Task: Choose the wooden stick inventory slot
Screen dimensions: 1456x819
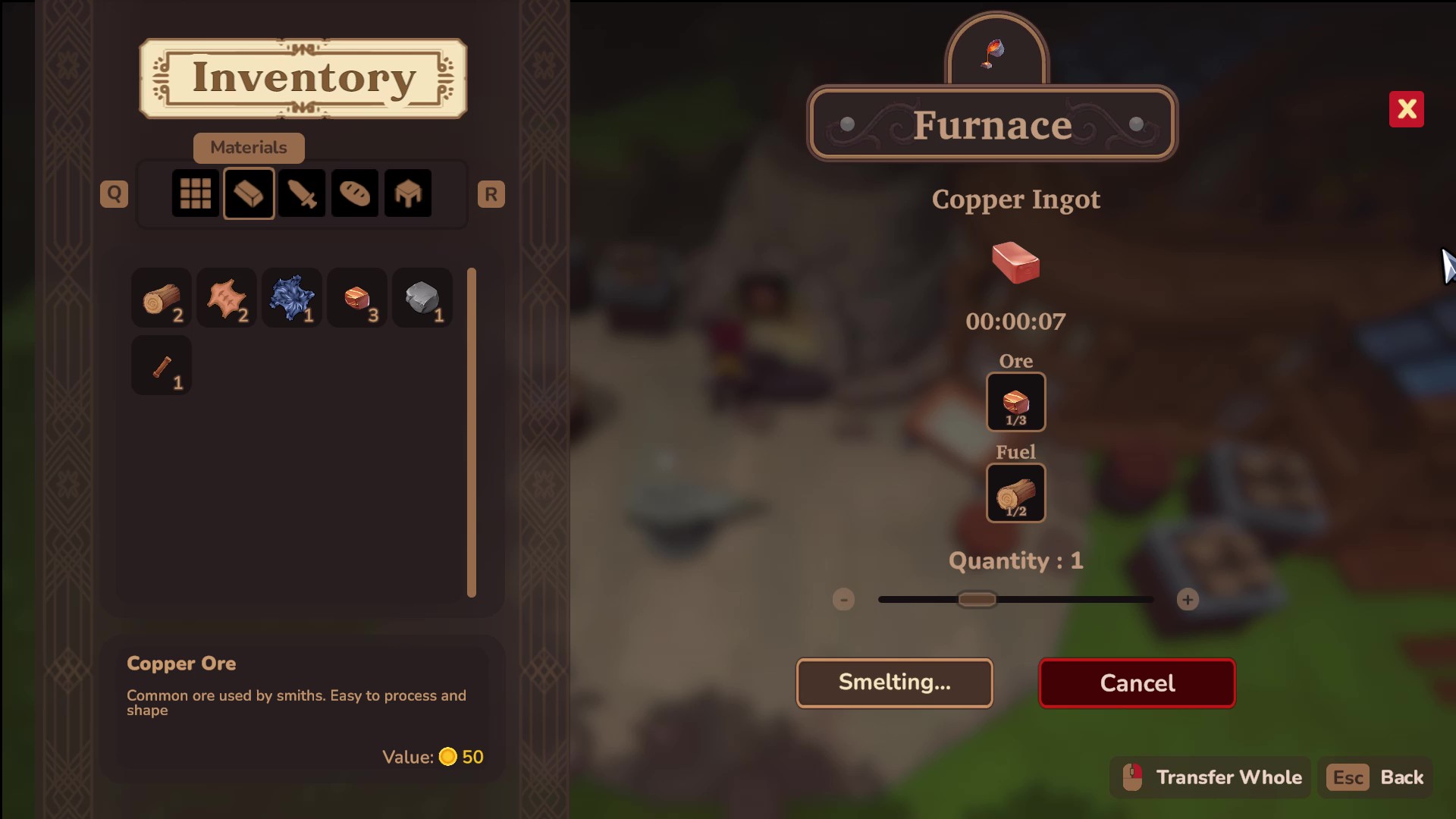Action: point(162,366)
